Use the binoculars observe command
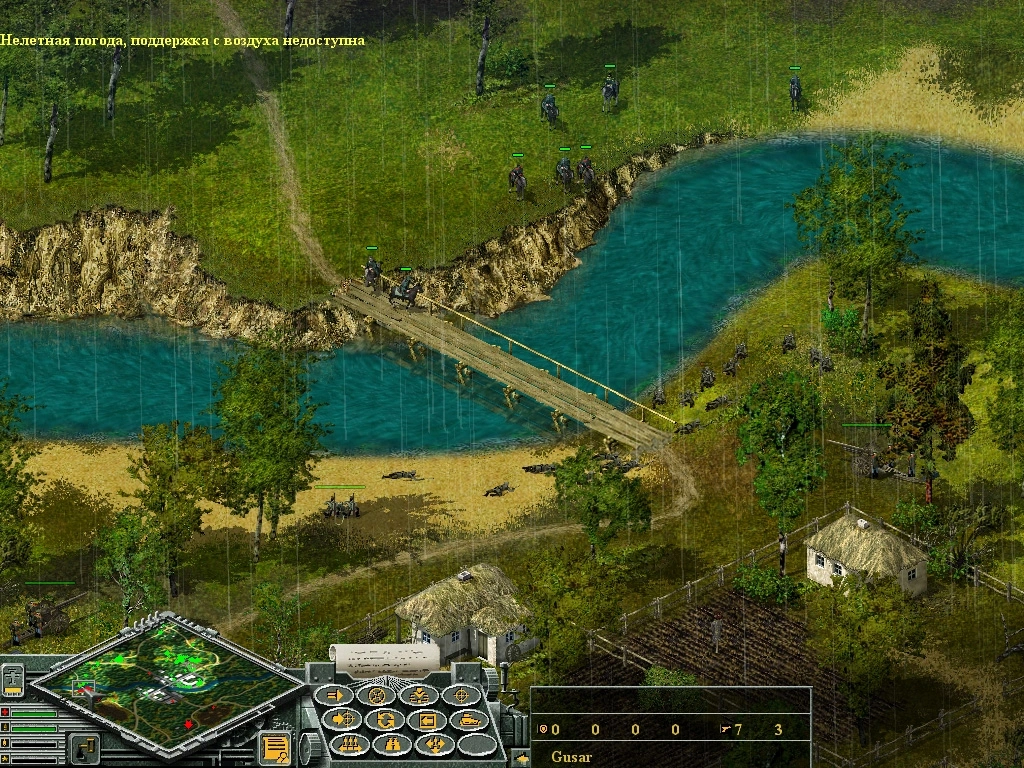This screenshot has height=768, width=1024. 392,744
